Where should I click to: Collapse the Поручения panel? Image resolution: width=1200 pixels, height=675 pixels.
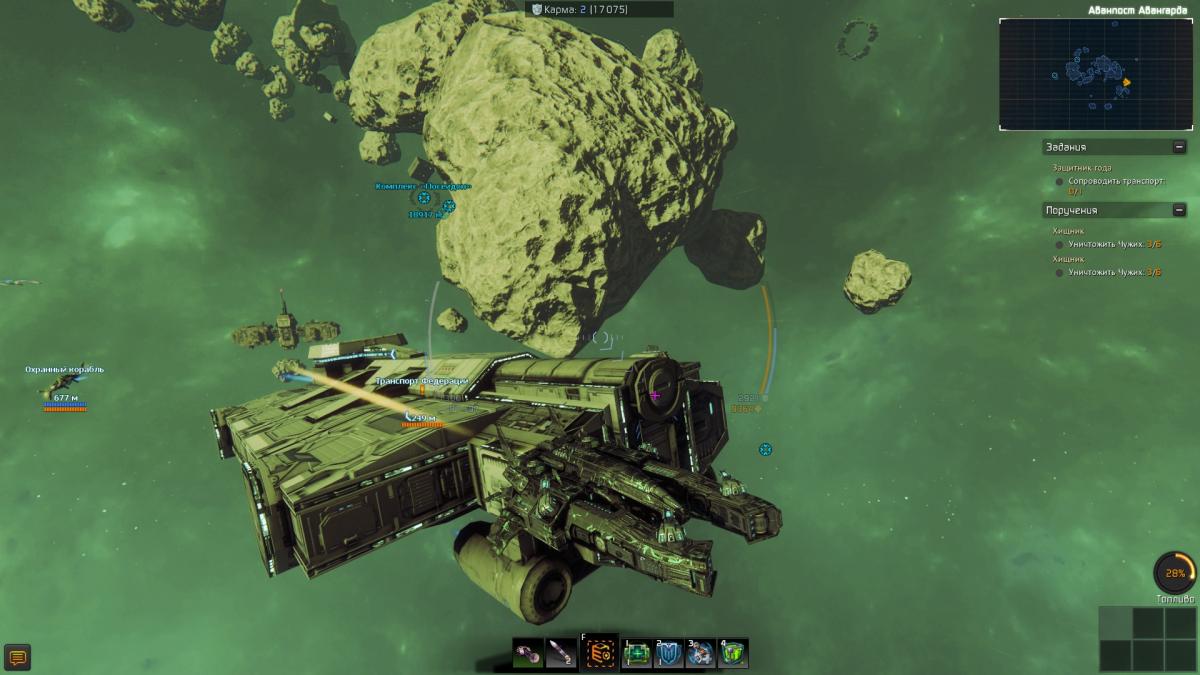coord(1180,210)
